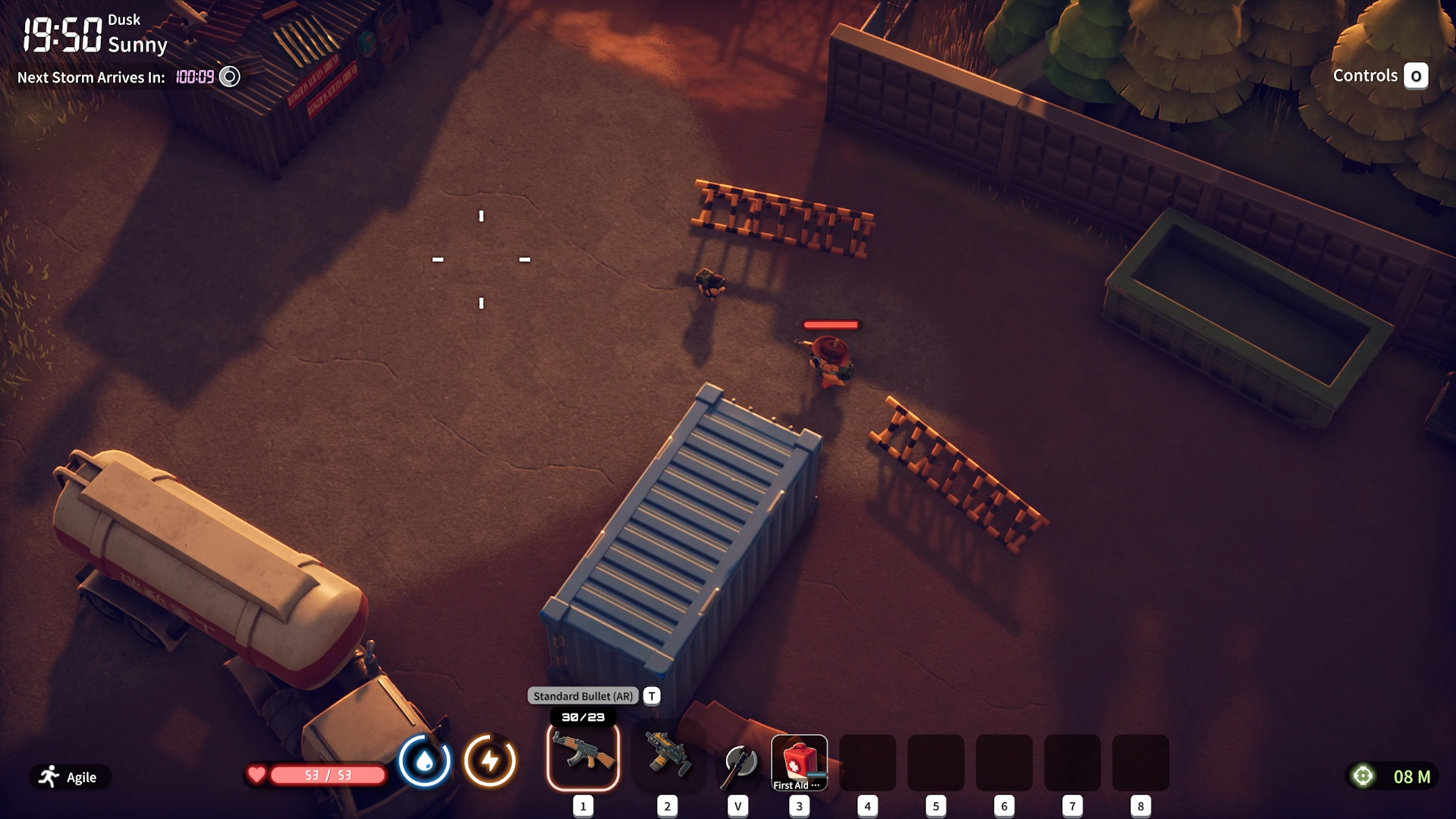Select the AK rifle in hotbar slot 1
Screen dimensions: 1456x819
583,757
